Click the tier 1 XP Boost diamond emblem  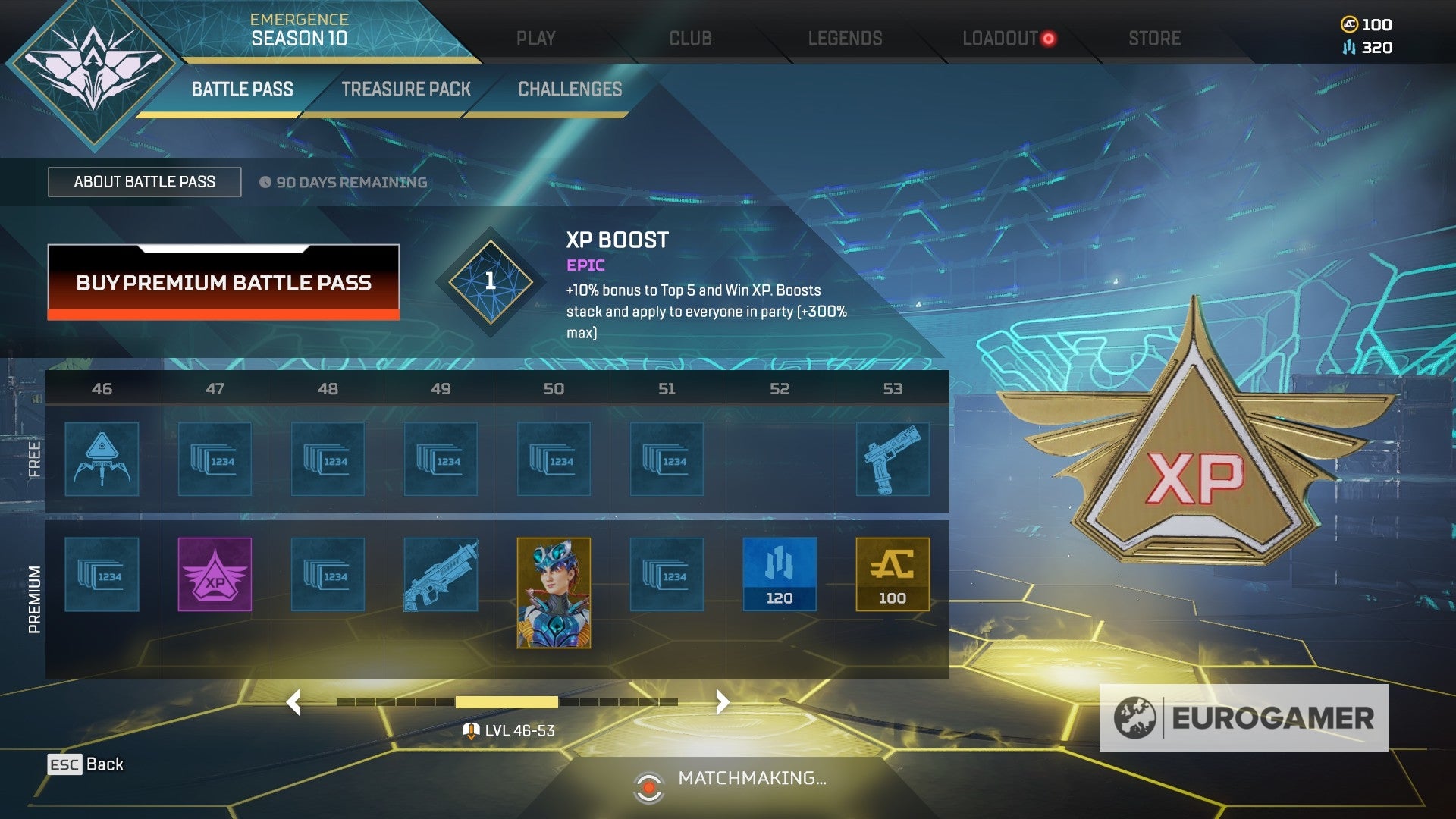click(x=489, y=282)
